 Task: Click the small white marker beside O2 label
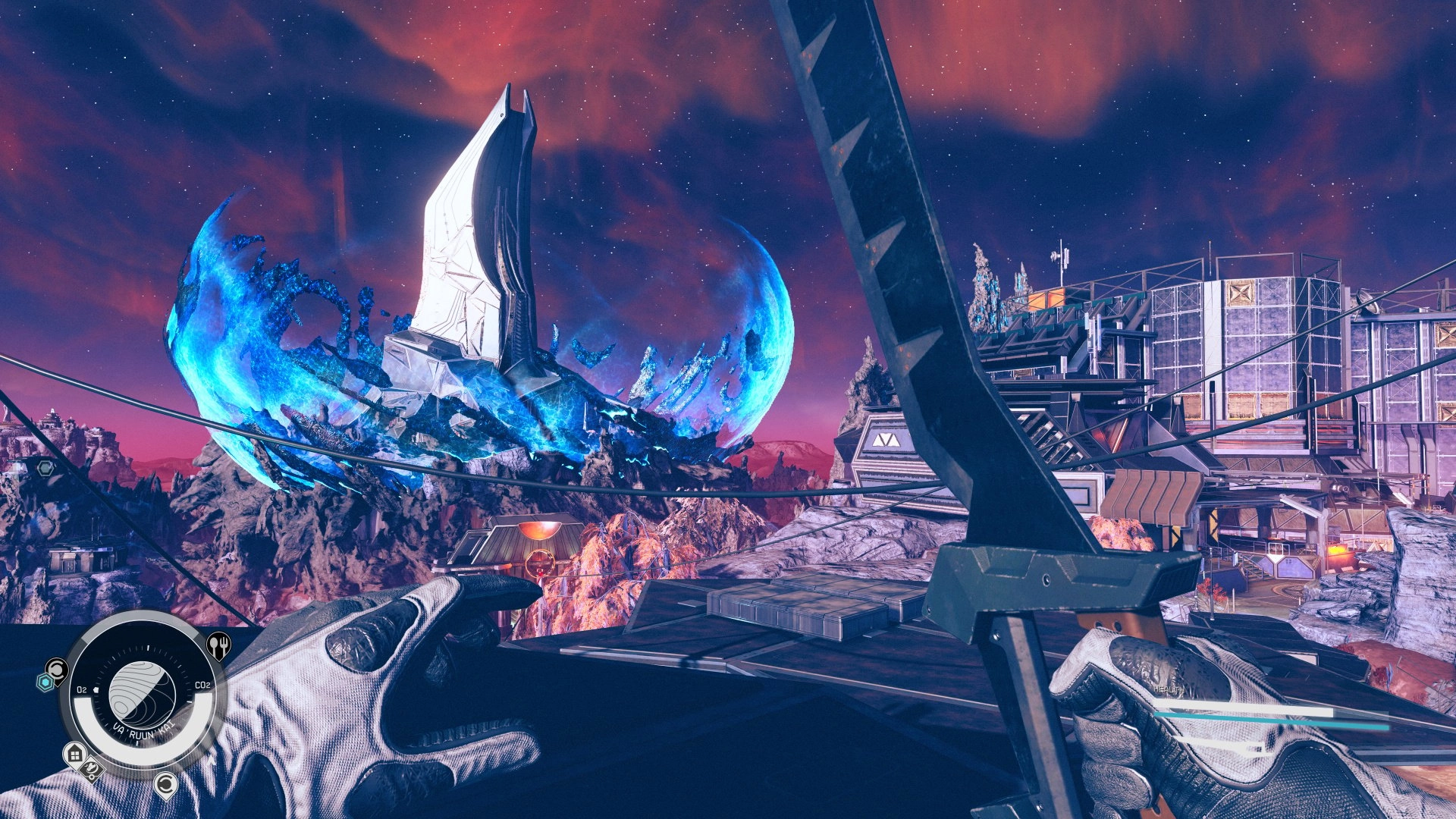coord(96,689)
